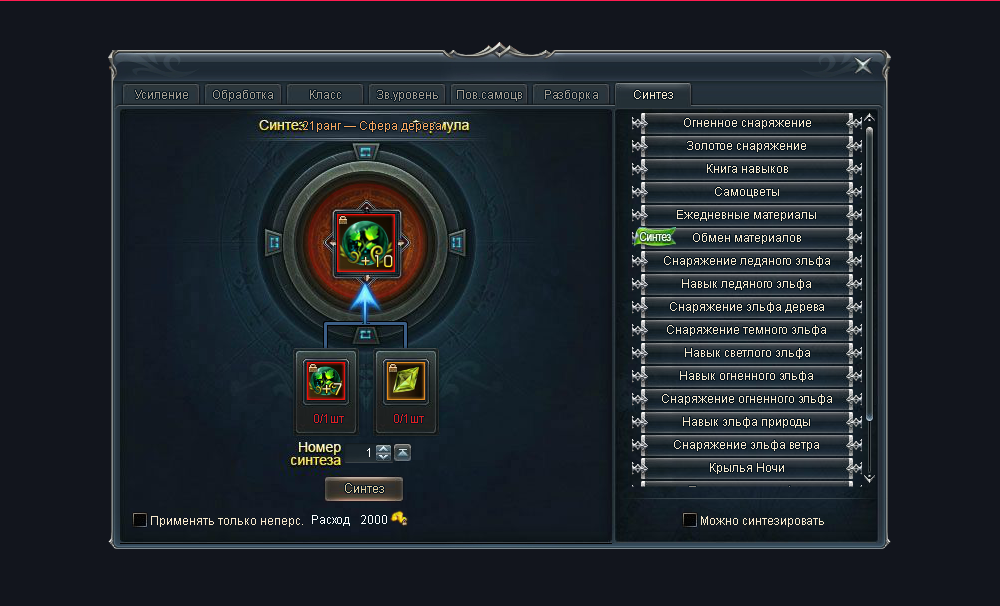The width and height of the screenshot is (1000, 606).
Task: Select Самоцветы category
Action: tap(747, 192)
